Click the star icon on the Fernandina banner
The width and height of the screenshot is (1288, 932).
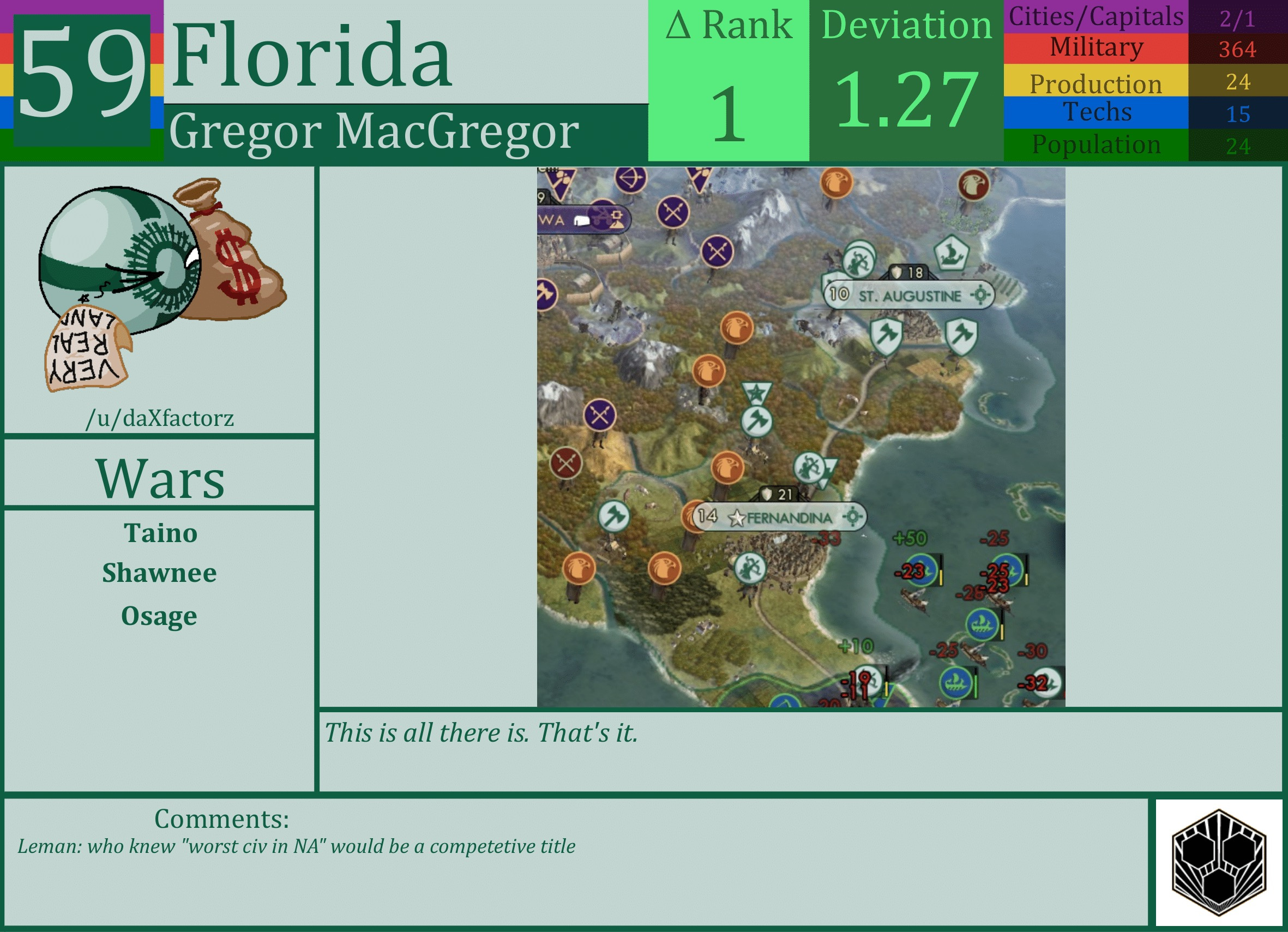tap(737, 518)
